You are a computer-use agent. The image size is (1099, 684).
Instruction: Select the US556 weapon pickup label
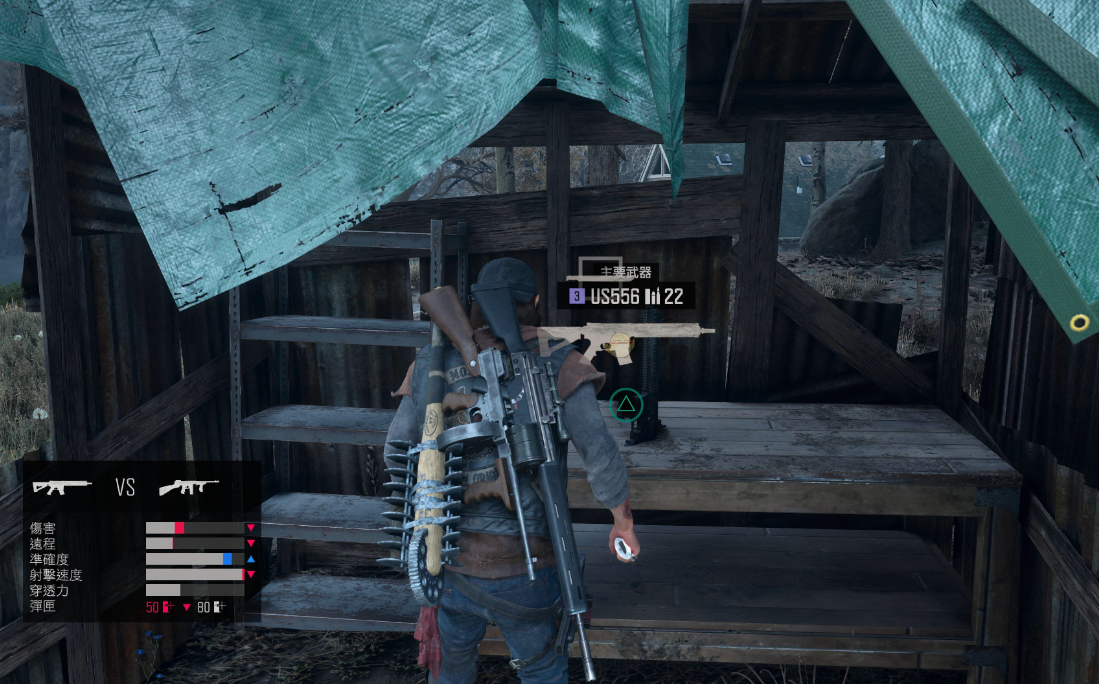tap(625, 296)
